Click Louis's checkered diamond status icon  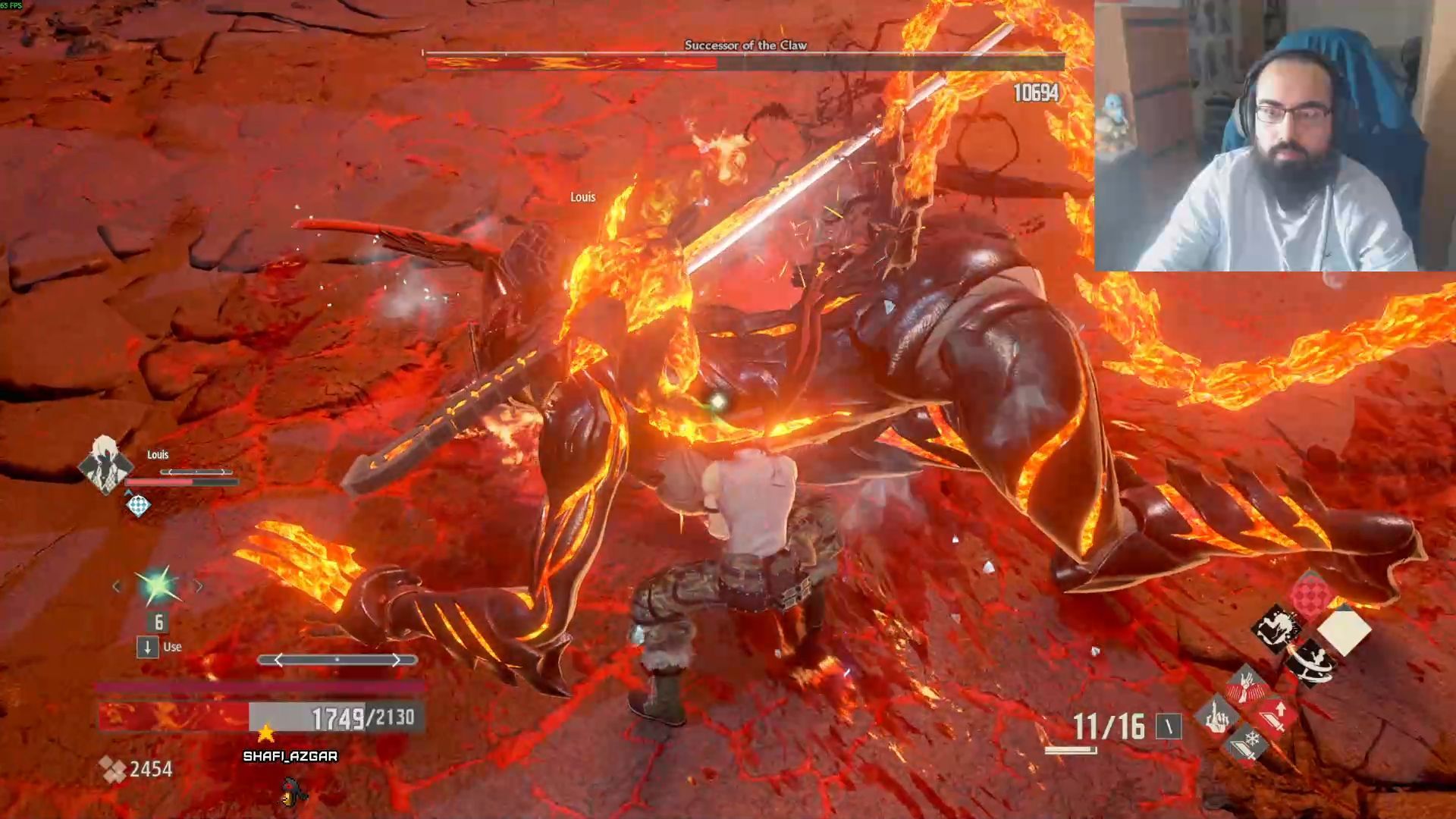(x=138, y=505)
